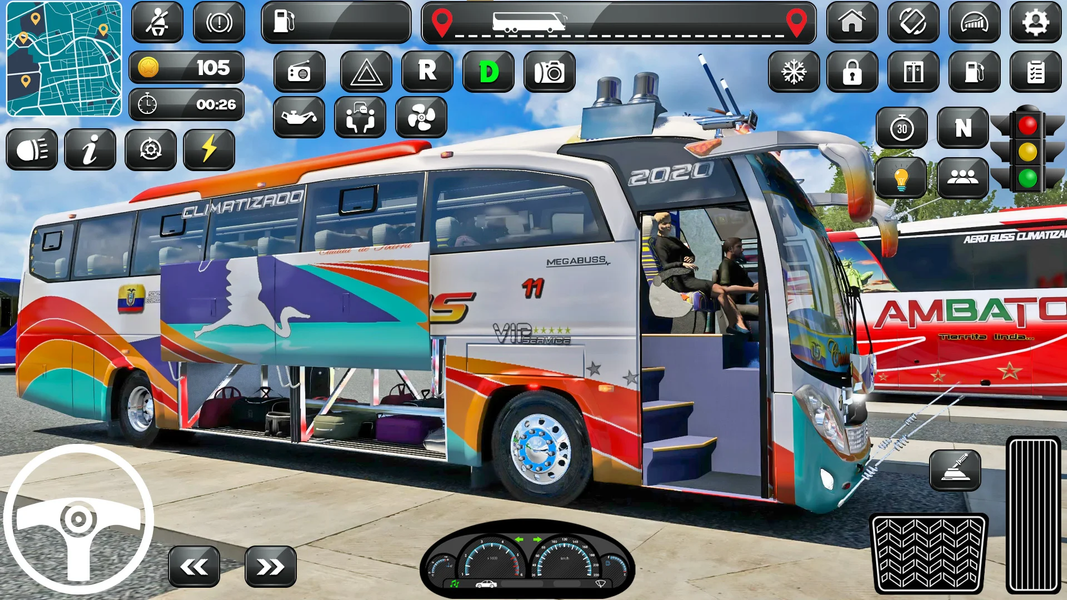
Task: Click the padlock button
Action: tap(852, 72)
